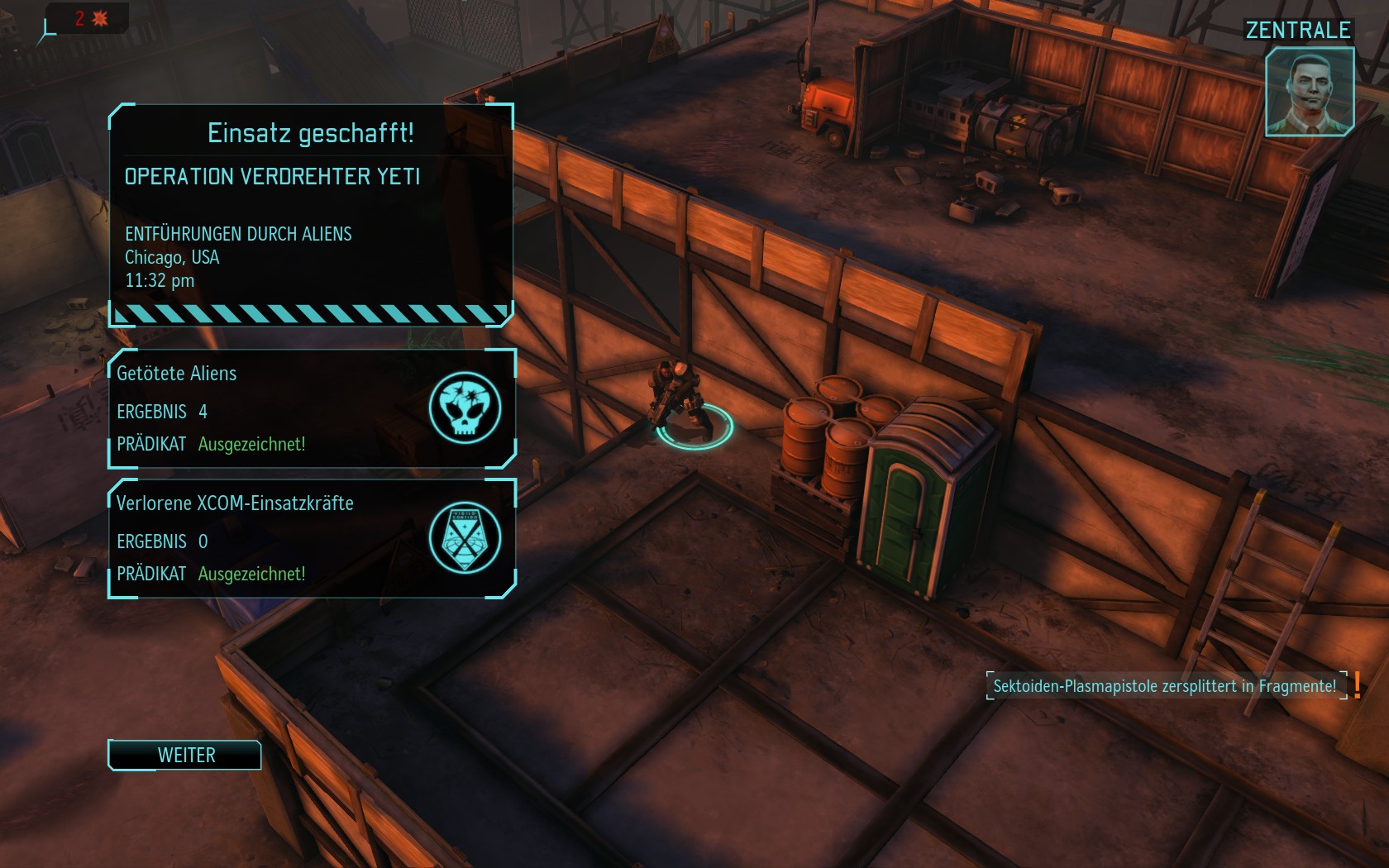
Task: Select the Zentrale officer portrait
Action: (x=1309, y=91)
